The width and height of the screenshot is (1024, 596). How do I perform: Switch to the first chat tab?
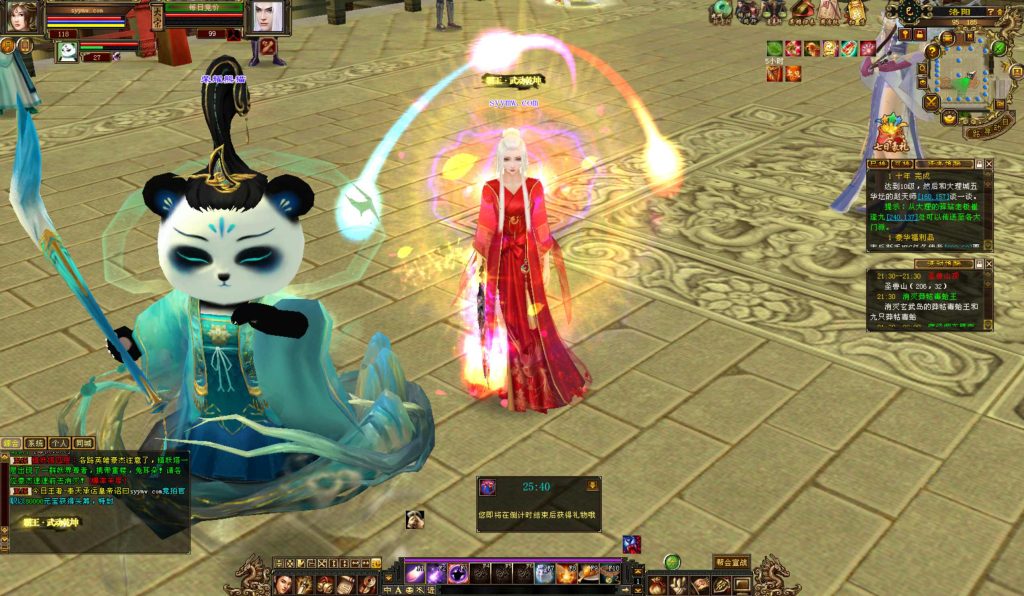pos(11,442)
